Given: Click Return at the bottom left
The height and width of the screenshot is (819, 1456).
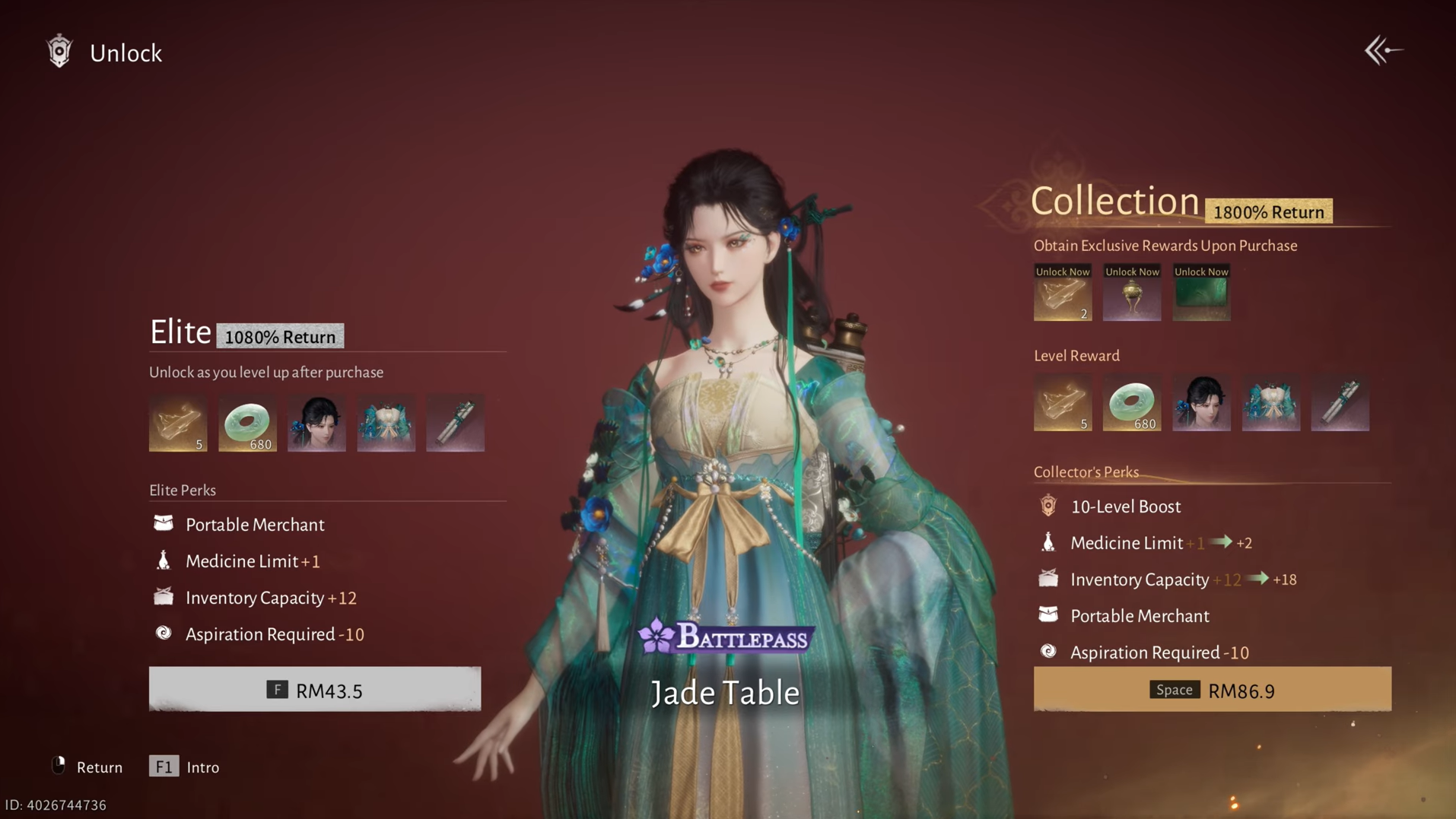Looking at the screenshot, I should pyautogui.click(x=87, y=767).
